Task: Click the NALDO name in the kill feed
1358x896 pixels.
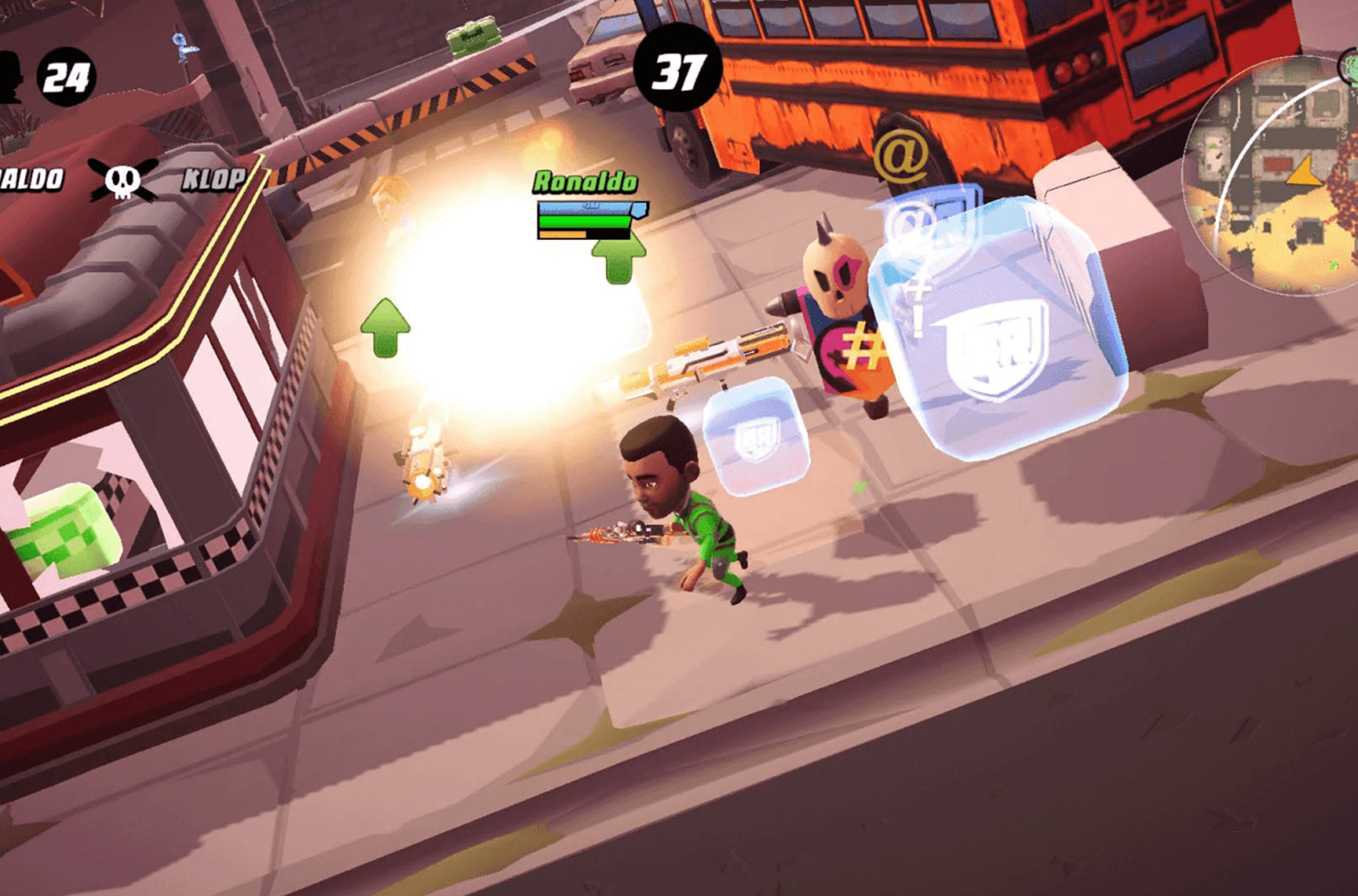Action: pyautogui.click(x=30, y=178)
